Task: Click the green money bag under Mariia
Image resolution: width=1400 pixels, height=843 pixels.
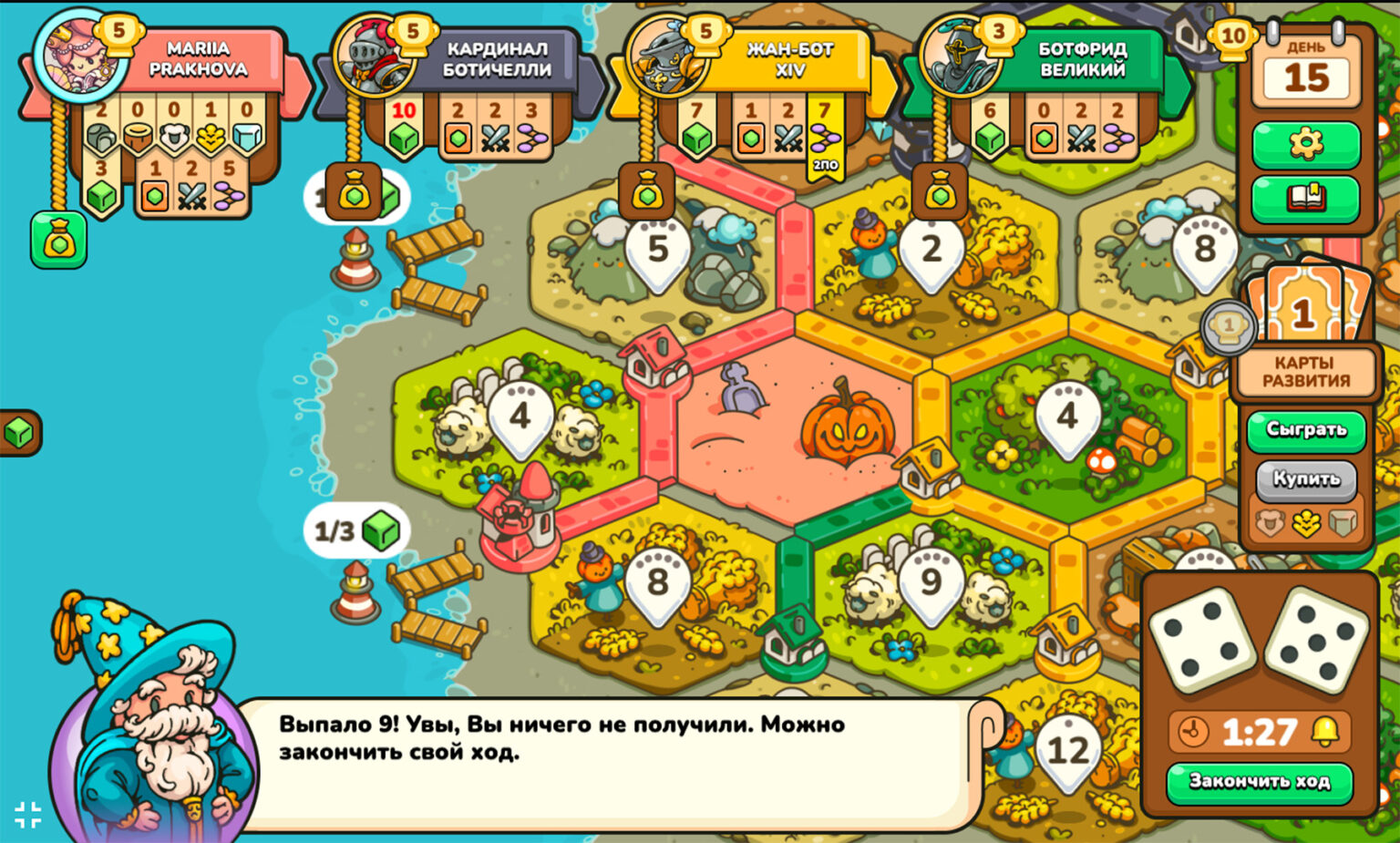Action: pyautogui.click(x=59, y=241)
